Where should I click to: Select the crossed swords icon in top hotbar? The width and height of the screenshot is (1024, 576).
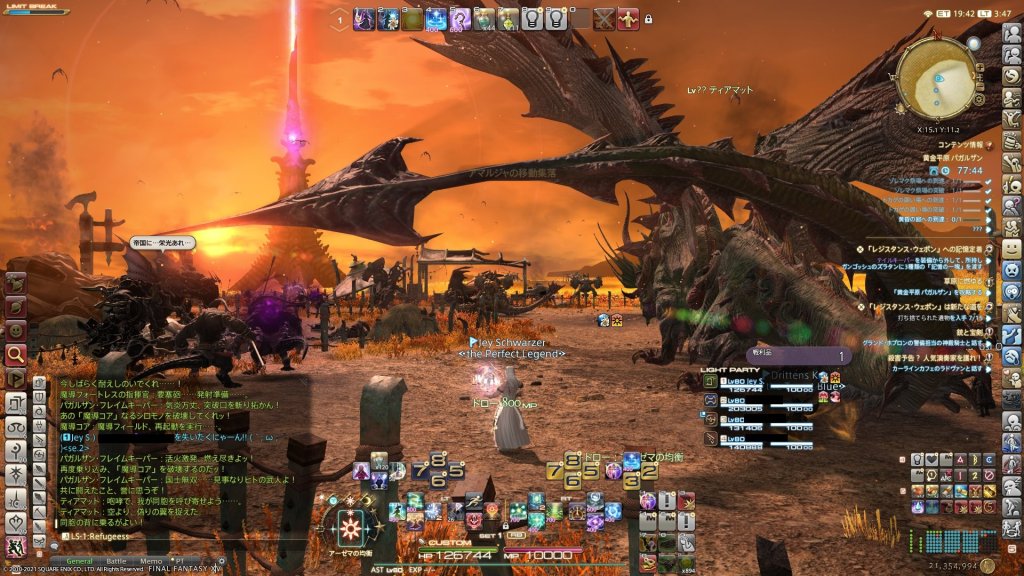[x=603, y=18]
